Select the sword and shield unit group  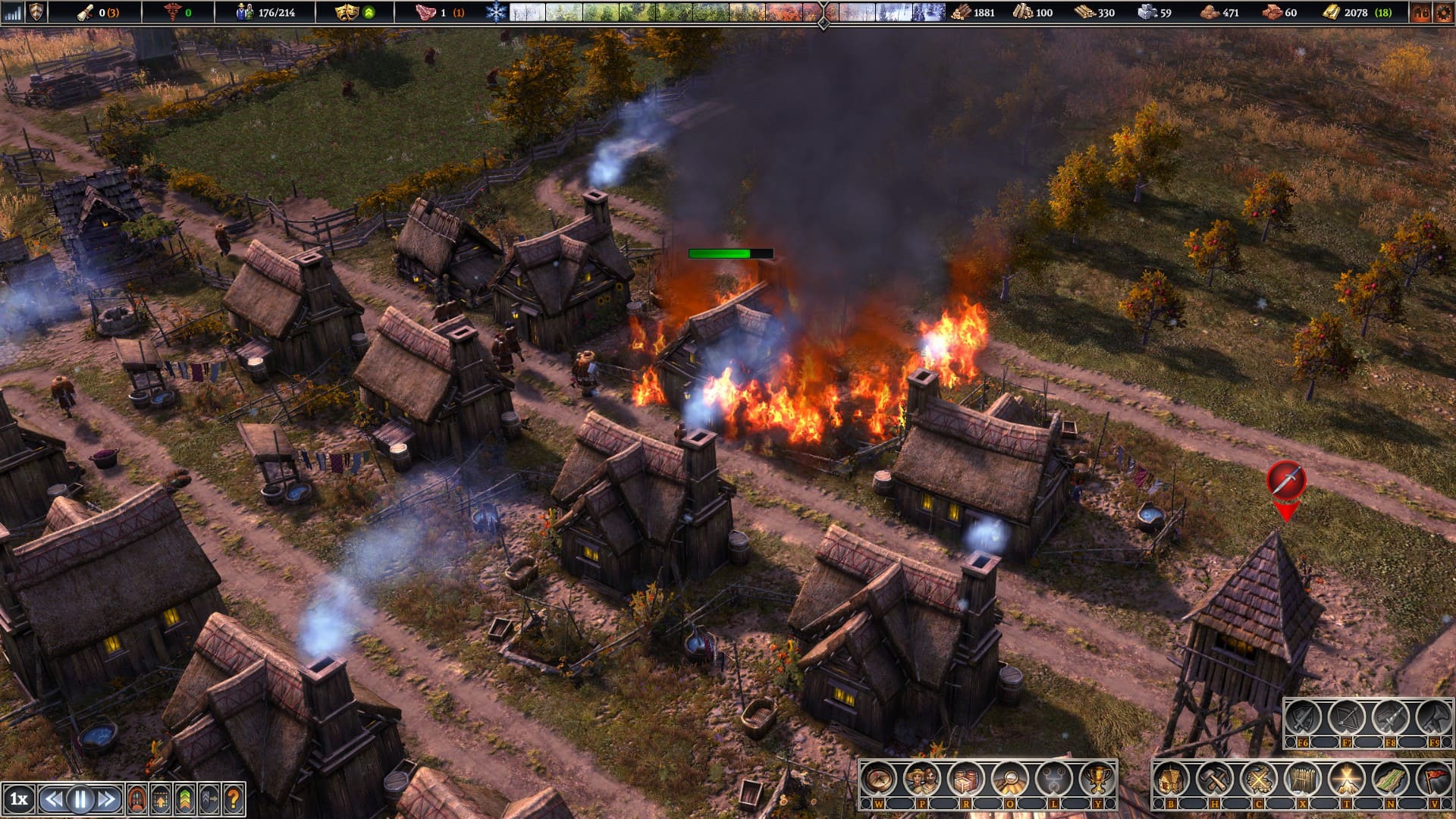coord(1303,717)
